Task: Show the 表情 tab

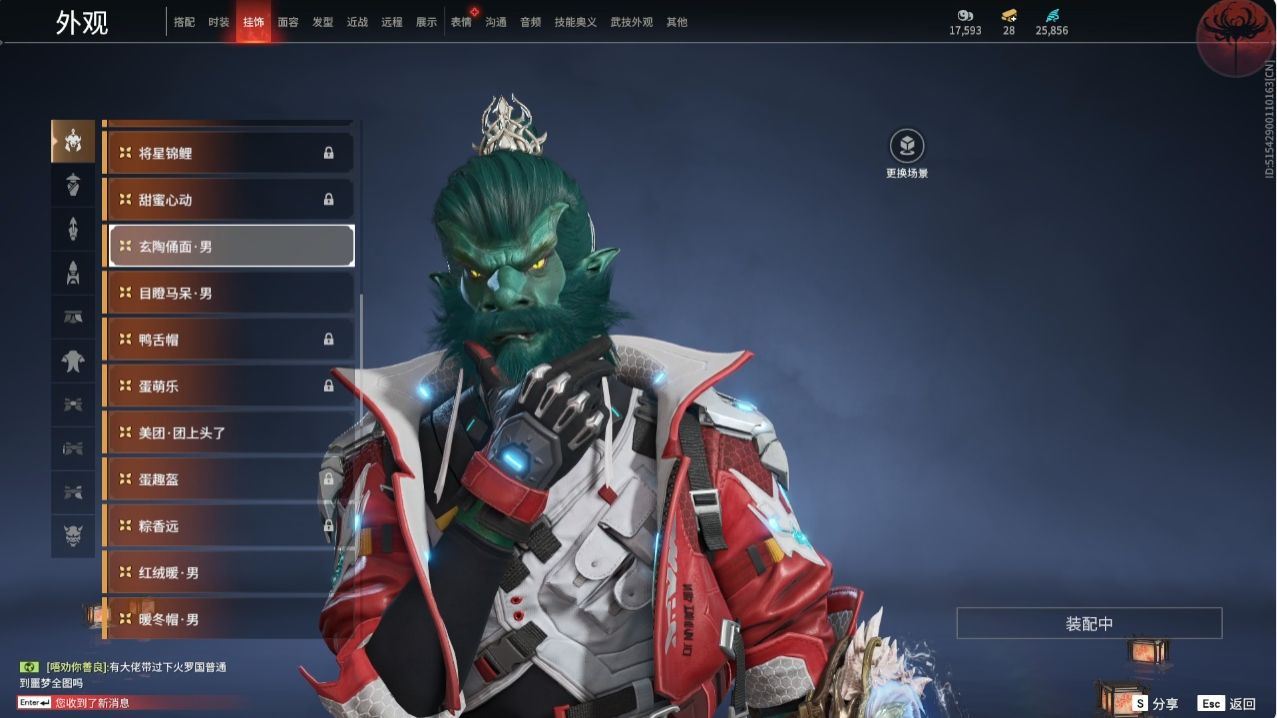Action: (x=461, y=22)
